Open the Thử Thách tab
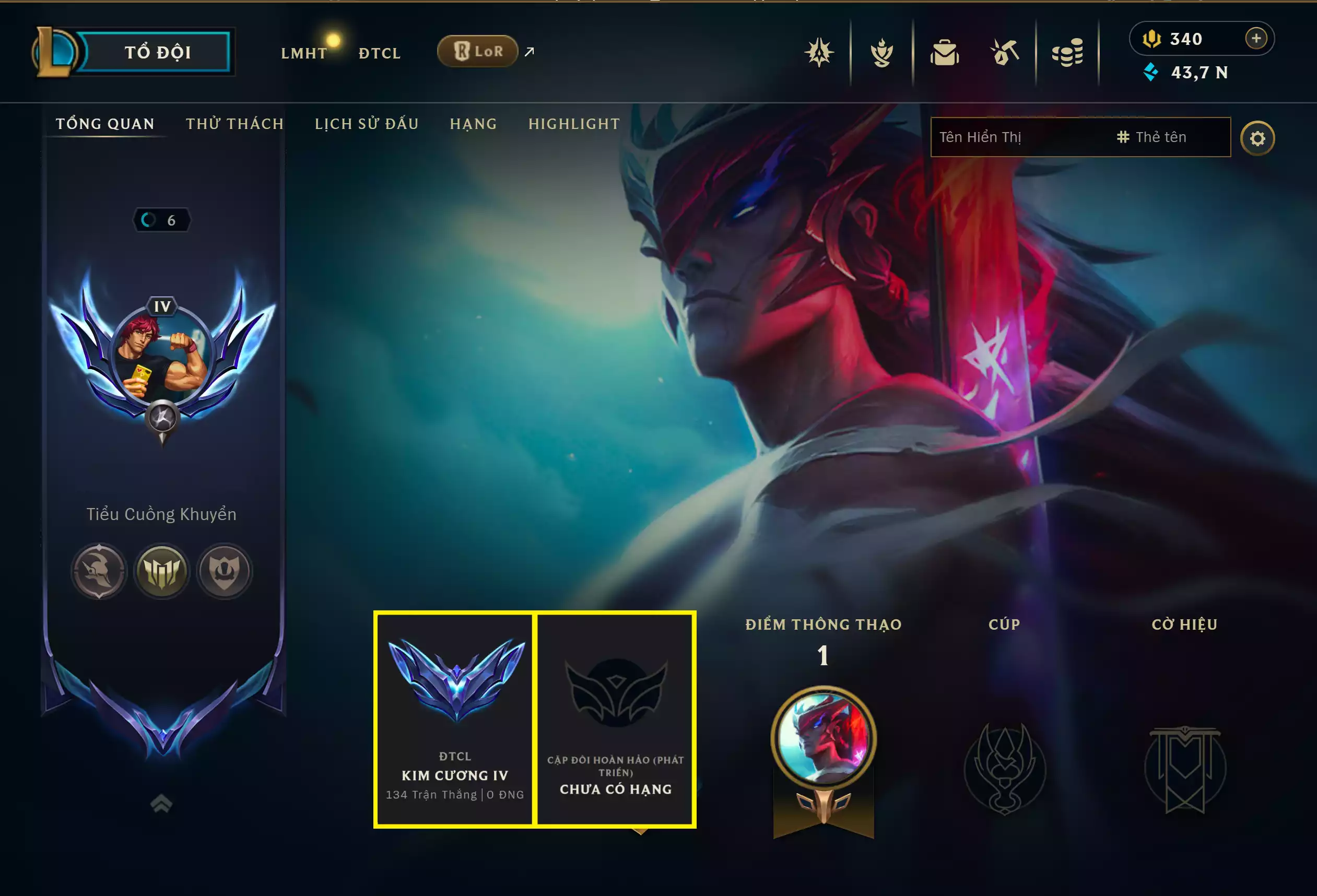This screenshot has width=1317, height=896. [x=236, y=124]
